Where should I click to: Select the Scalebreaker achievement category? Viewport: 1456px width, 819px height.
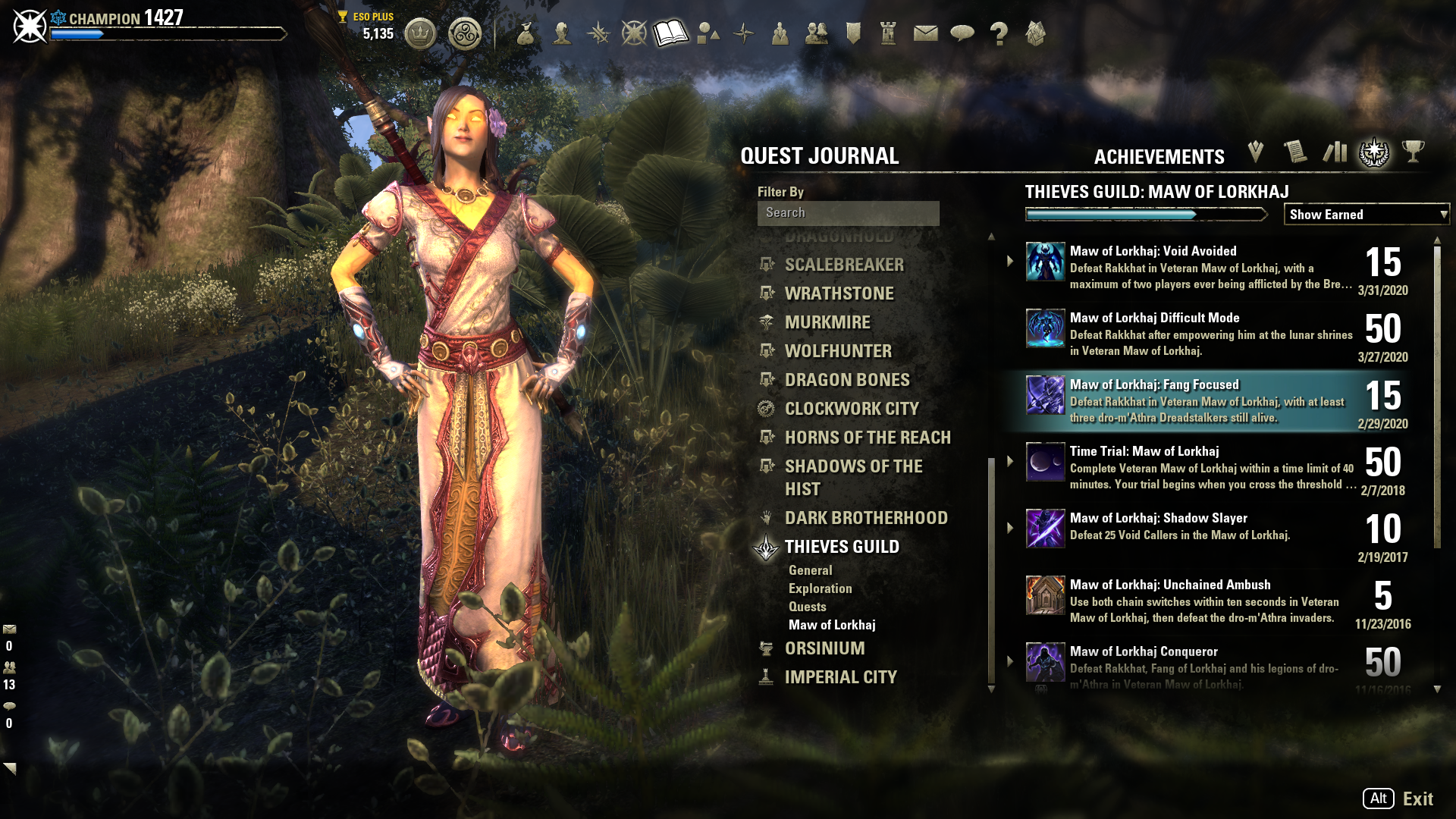coord(844,265)
